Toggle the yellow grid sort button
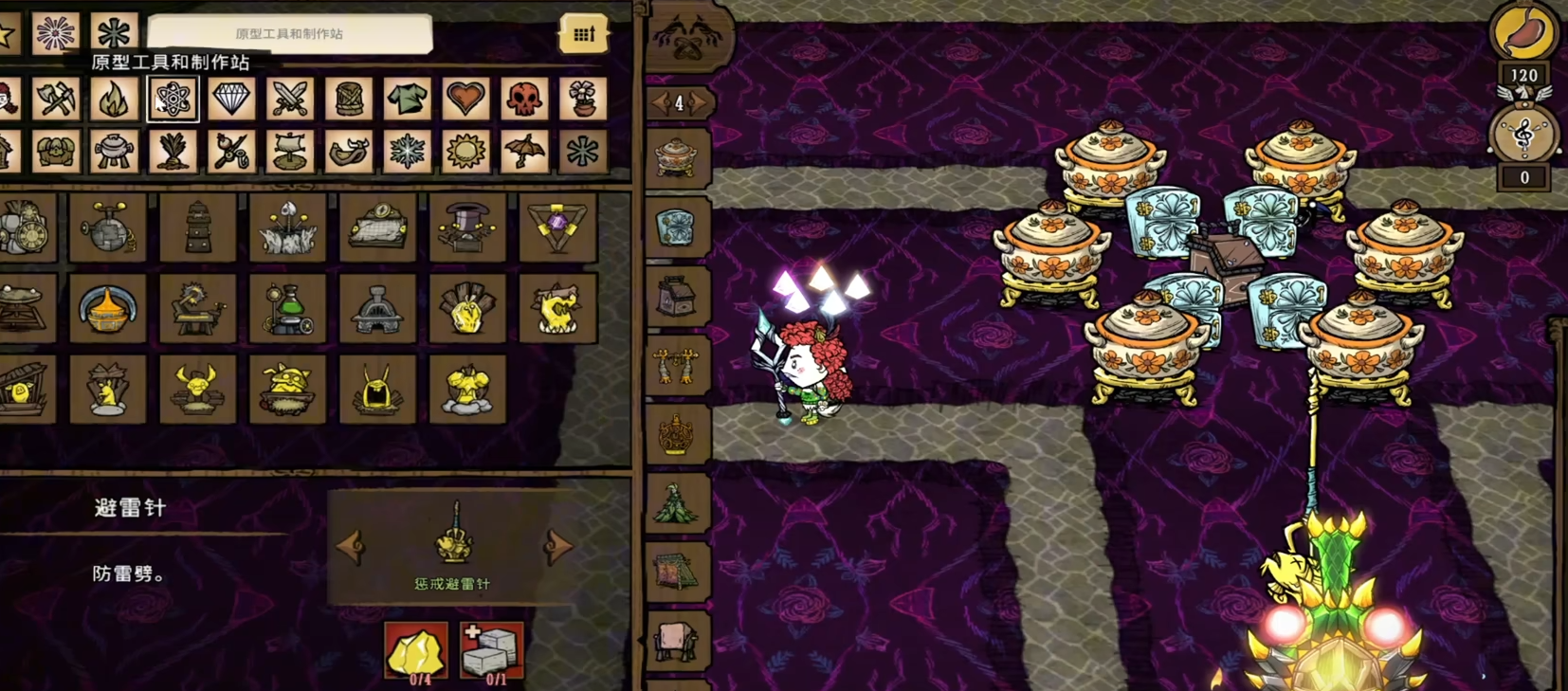Screen dimensions: 1568x691 583,34
